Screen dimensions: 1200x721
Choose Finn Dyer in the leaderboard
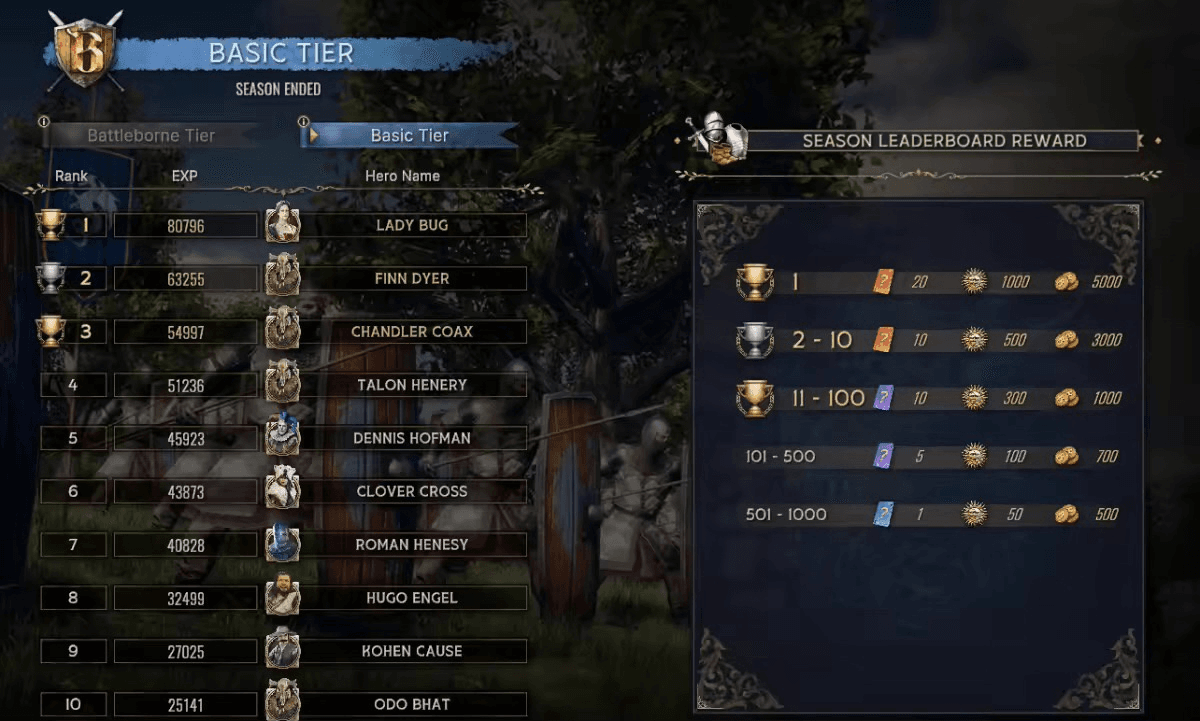(x=411, y=278)
